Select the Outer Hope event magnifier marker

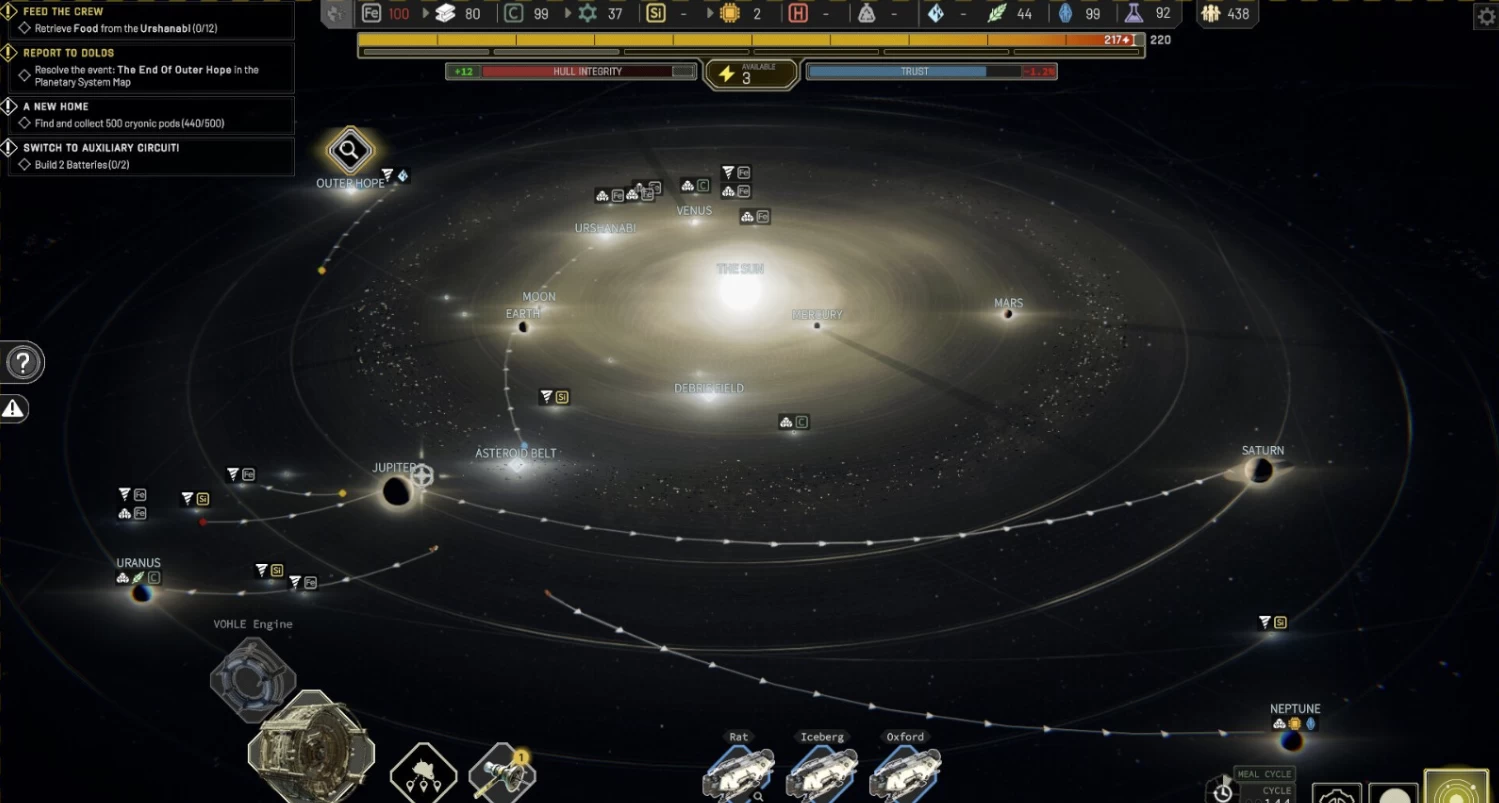pos(349,152)
